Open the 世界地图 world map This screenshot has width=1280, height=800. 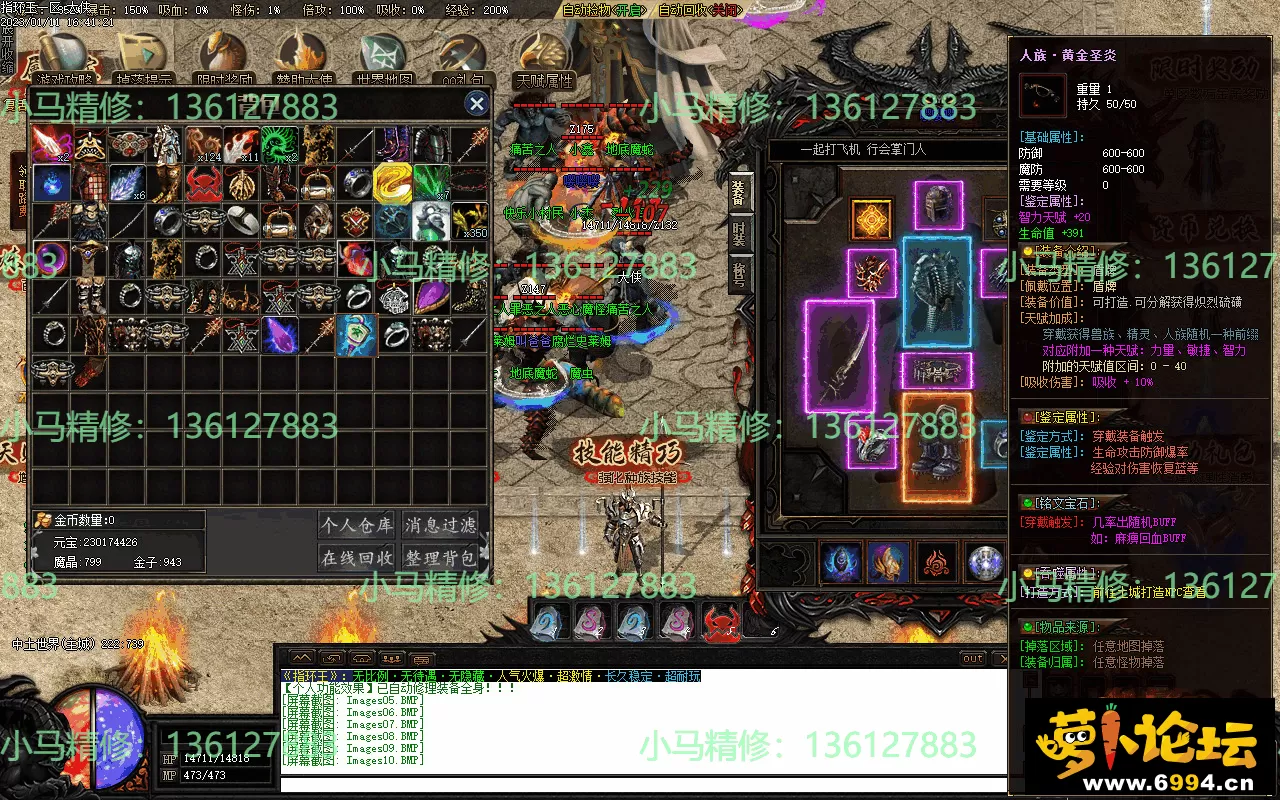385,60
